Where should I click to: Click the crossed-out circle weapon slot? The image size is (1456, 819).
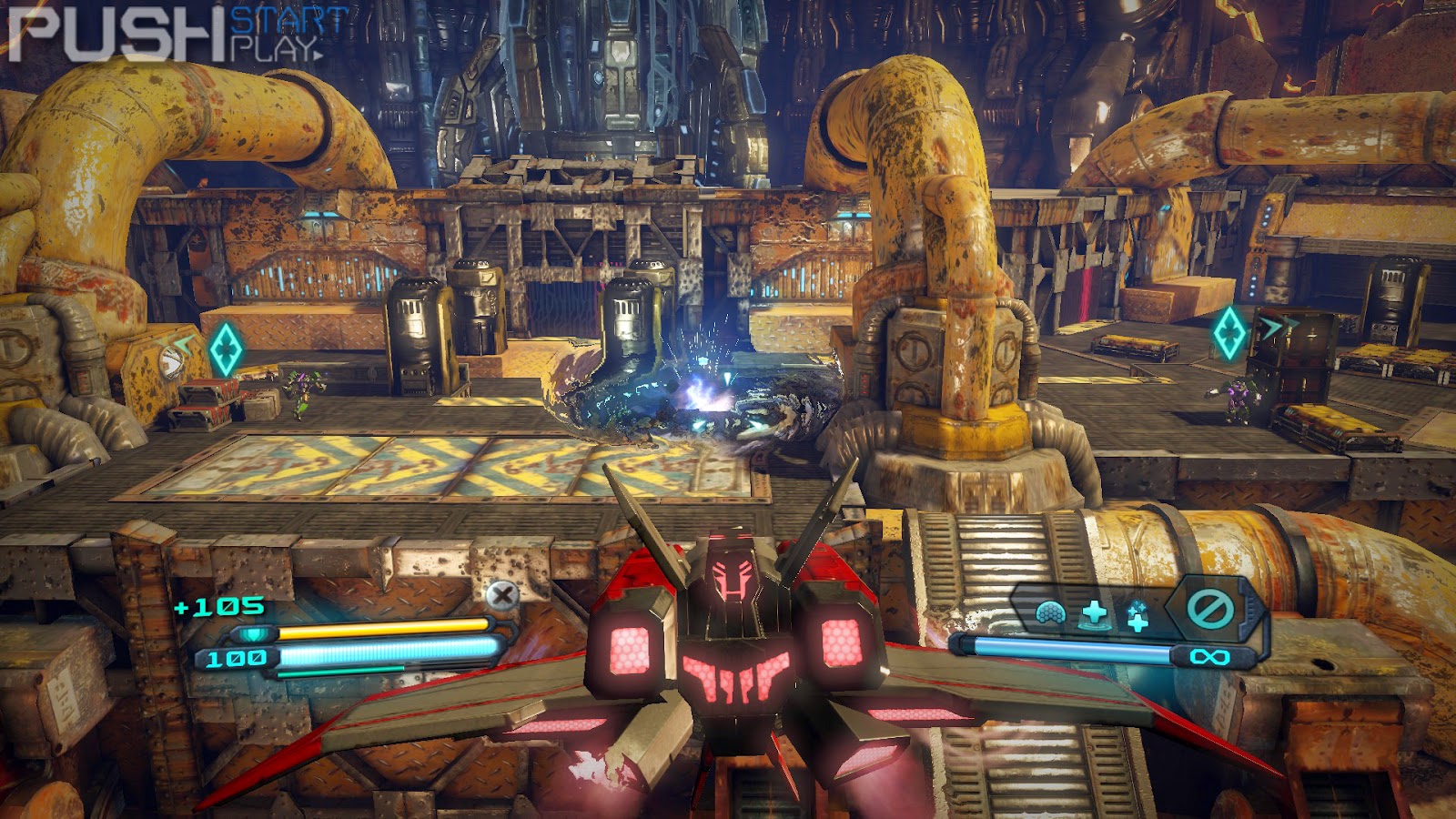(x=1209, y=607)
